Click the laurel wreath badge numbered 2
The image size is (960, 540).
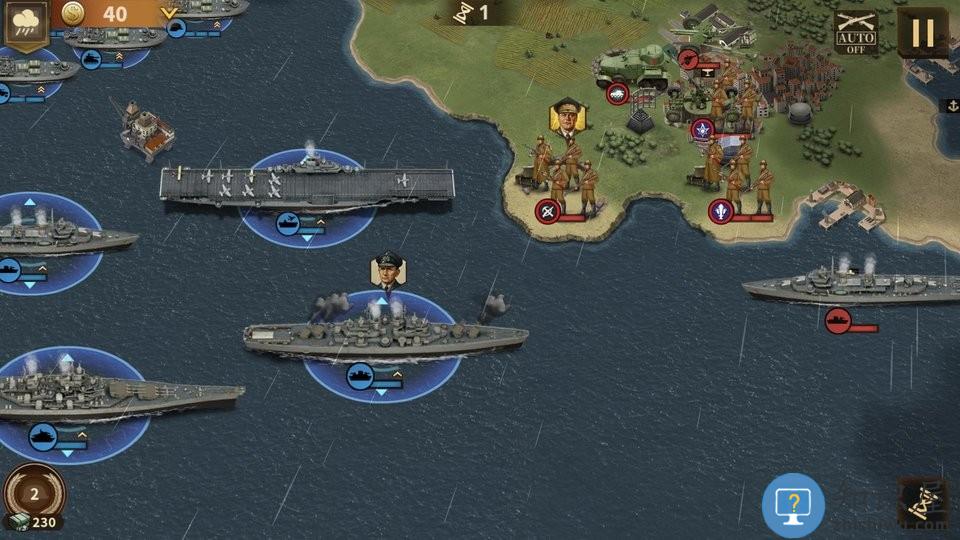click(34, 494)
